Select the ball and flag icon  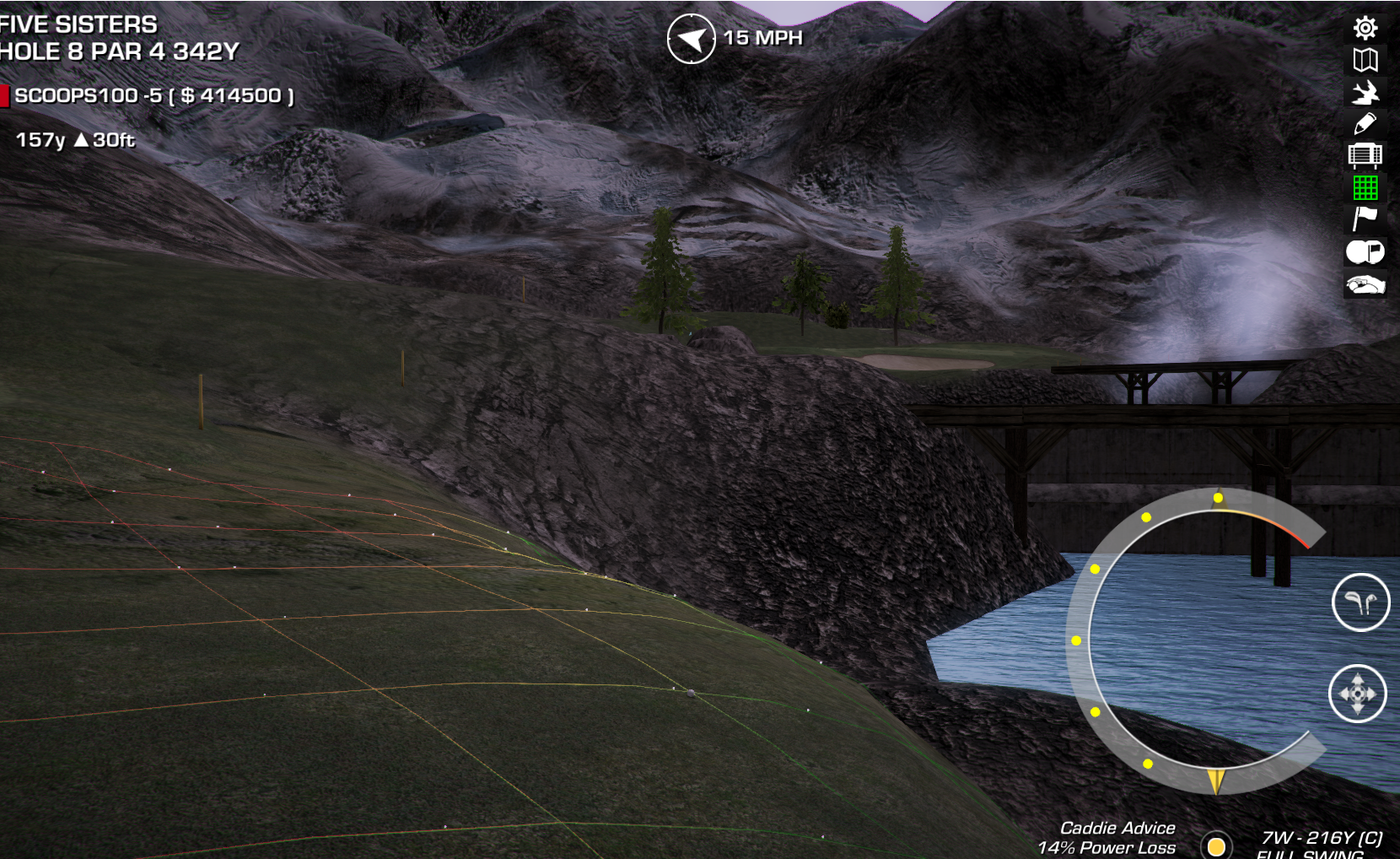1365,251
